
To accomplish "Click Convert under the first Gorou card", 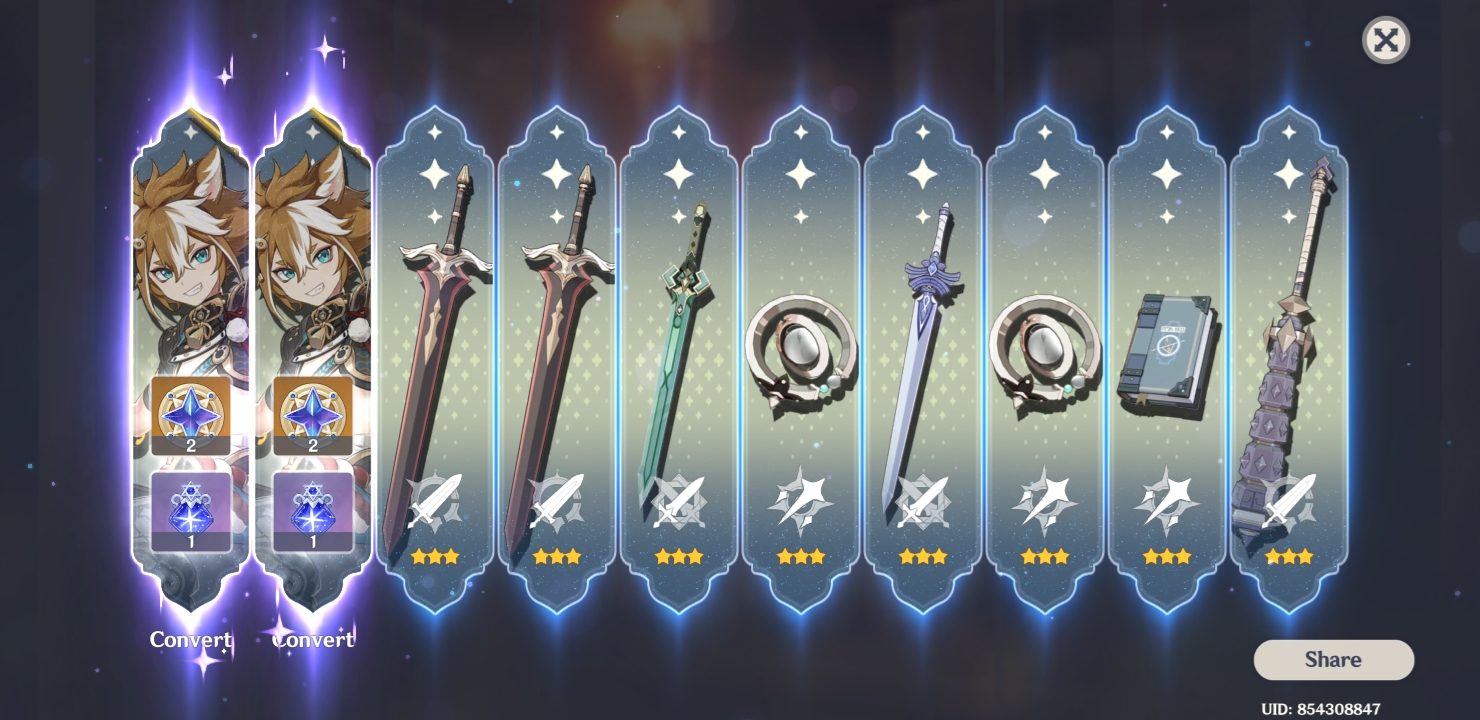I will click(190, 639).
